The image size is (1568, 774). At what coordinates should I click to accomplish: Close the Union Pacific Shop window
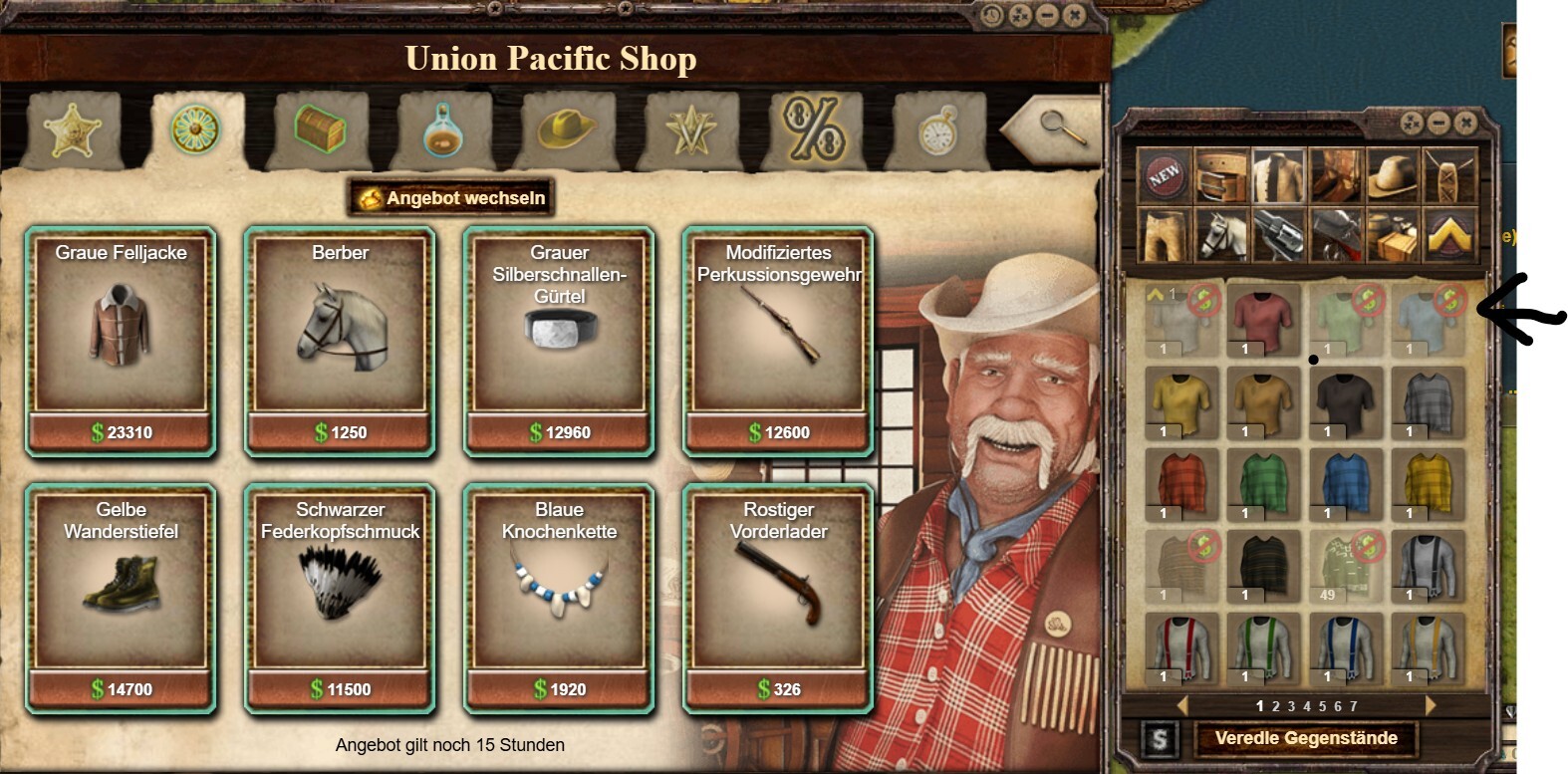click(1073, 16)
